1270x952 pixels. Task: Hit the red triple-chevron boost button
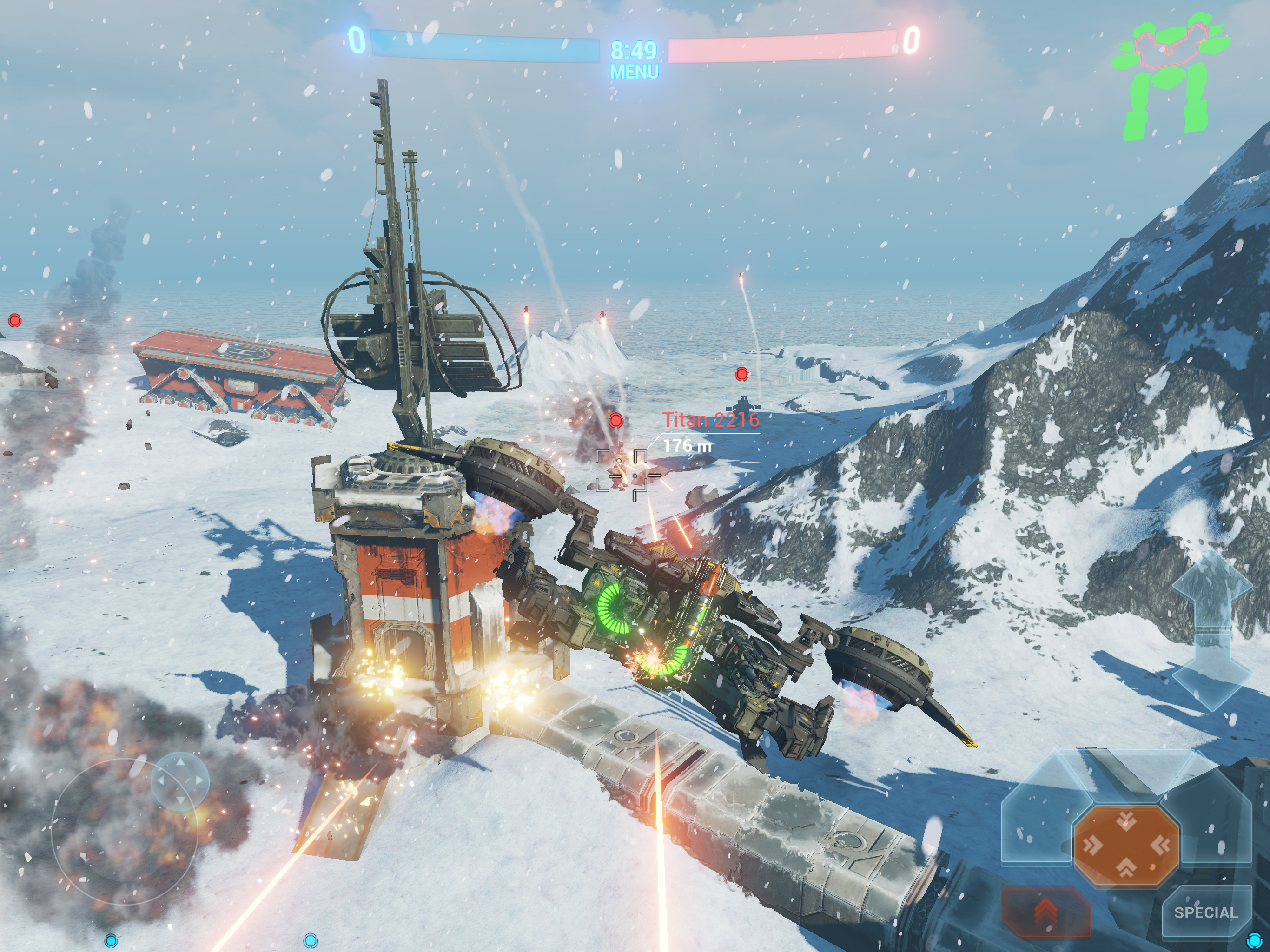point(1045,911)
